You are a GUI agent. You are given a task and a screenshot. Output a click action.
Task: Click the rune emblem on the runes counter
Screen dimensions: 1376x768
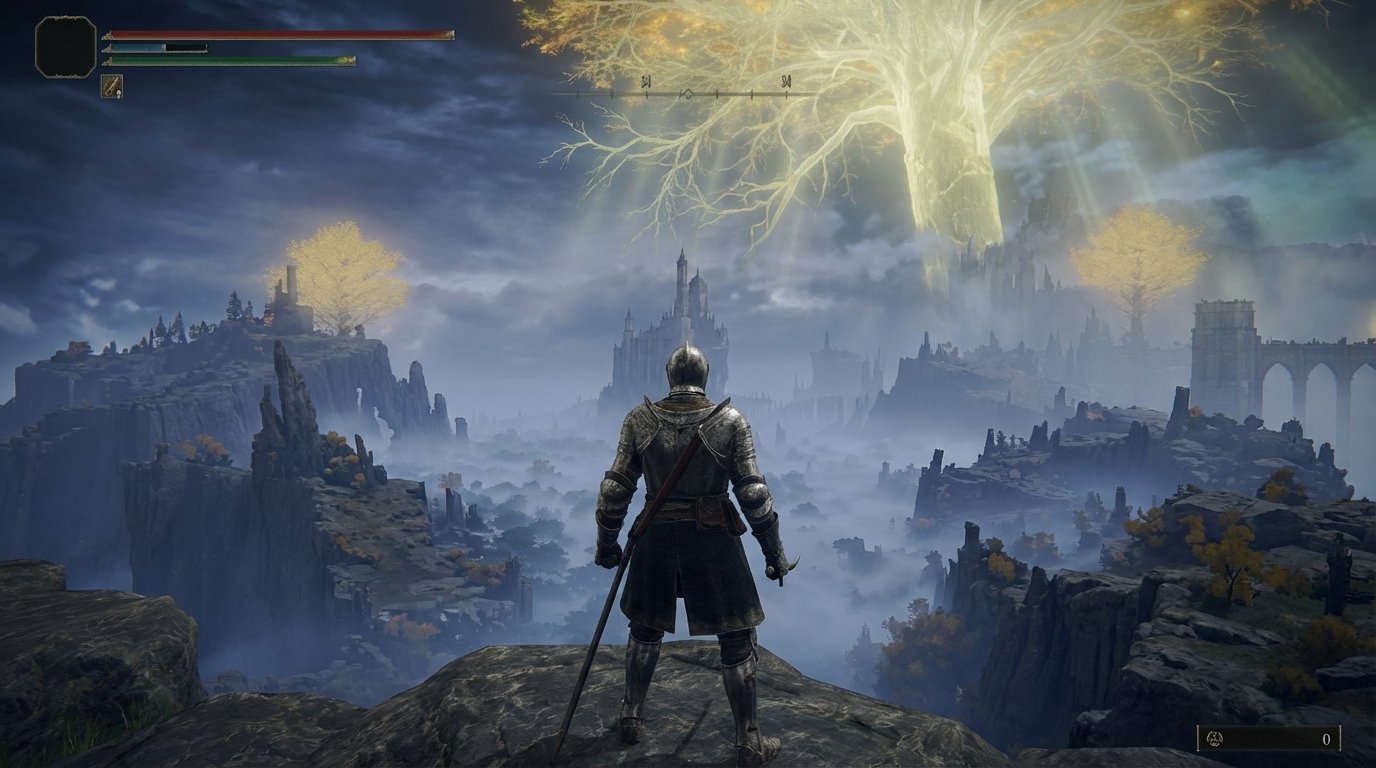[x=1215, y=738]
